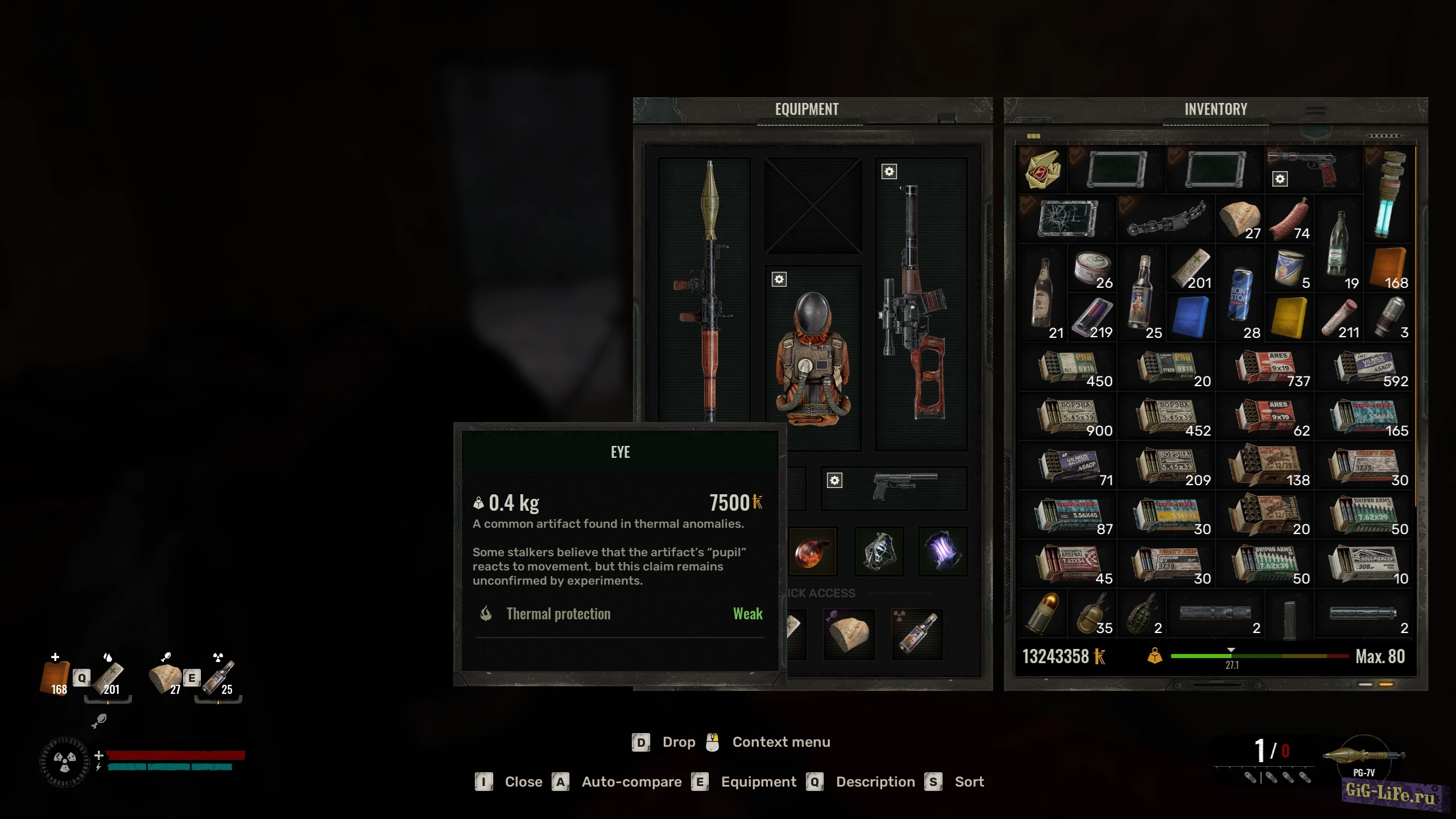Select the glowing purple artifact slot
1456x819 pixels.
point(942,551)
